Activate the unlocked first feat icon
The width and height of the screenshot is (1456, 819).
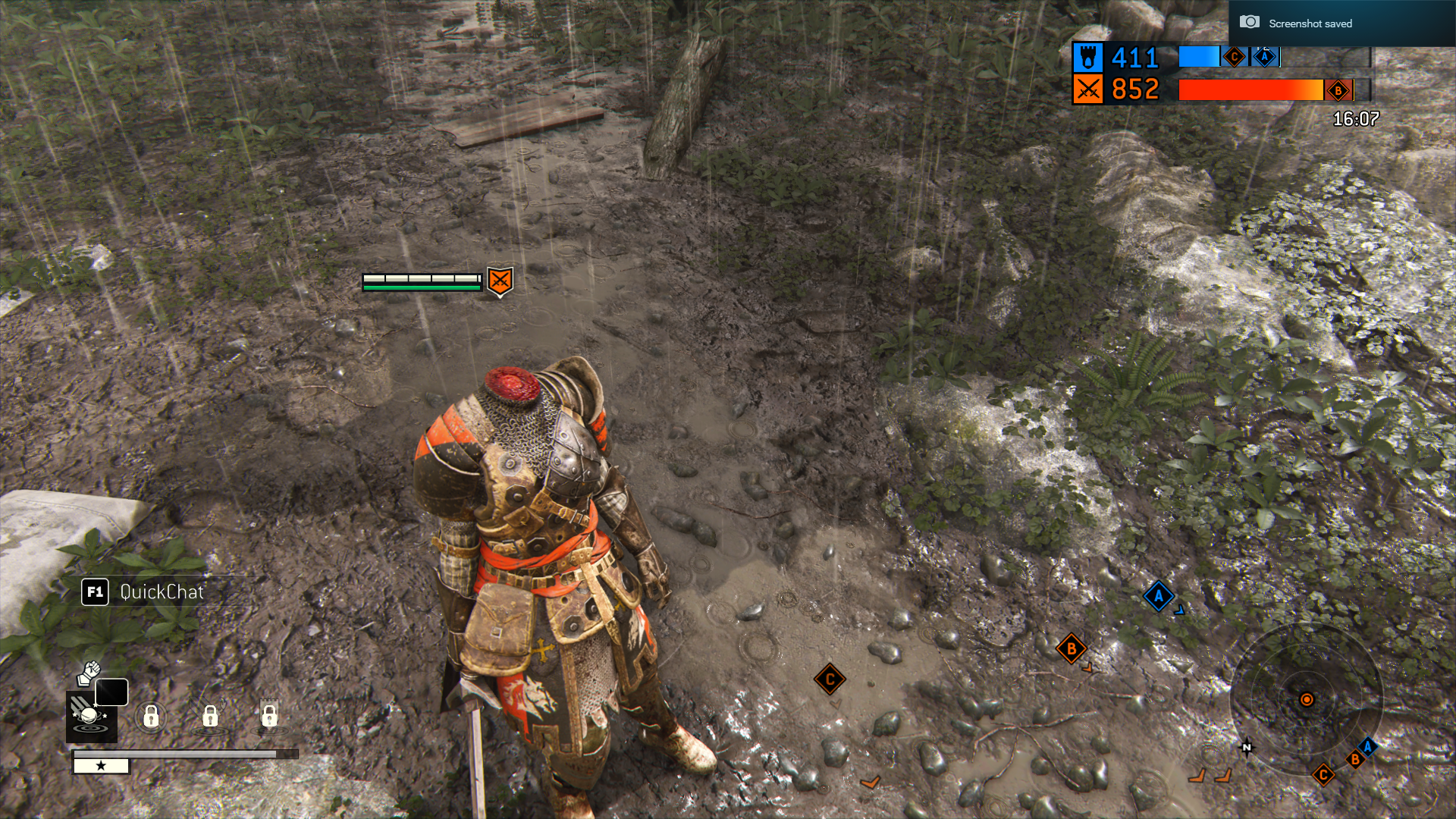click(x=91, y=717)
